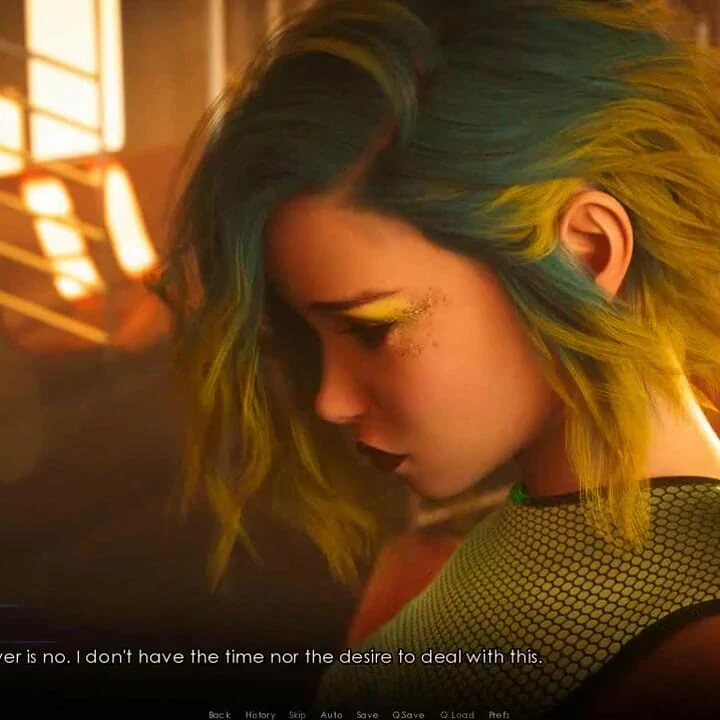Image resolution: width=720 pixels, height=720 pixels.
Task: Open the dialogue History log
Action: click(260, 714)
